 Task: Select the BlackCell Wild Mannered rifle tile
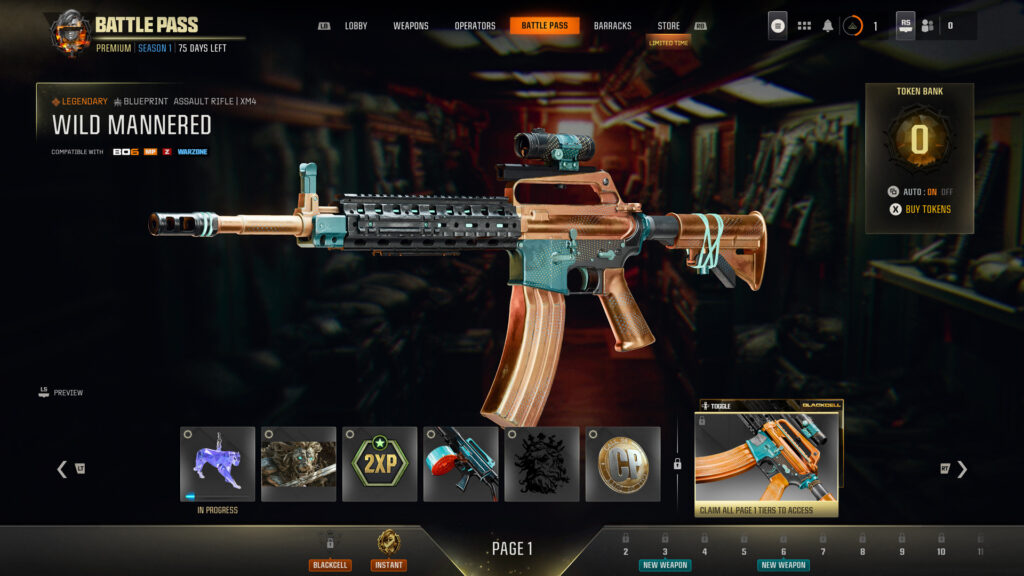pos(766,460)
